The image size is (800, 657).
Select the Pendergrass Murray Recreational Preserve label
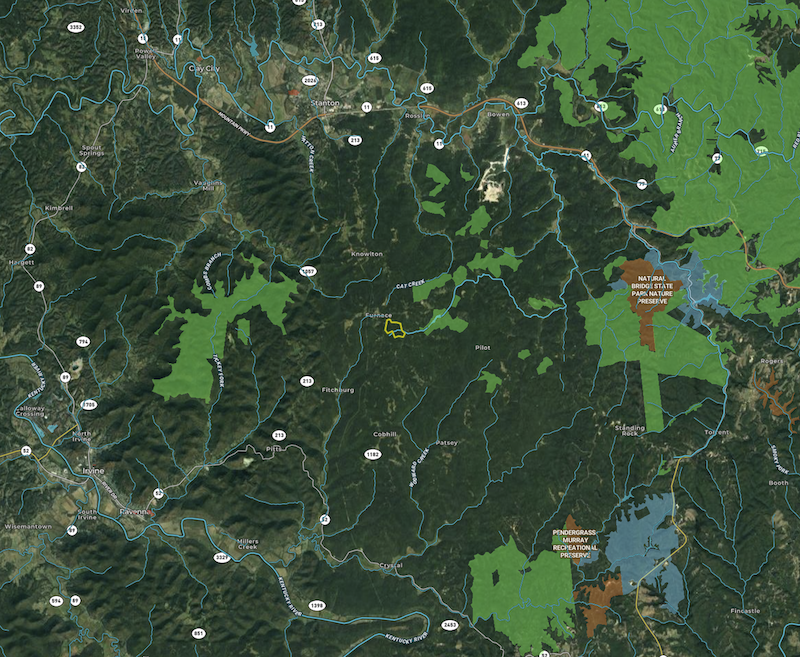tap(581, 542)
